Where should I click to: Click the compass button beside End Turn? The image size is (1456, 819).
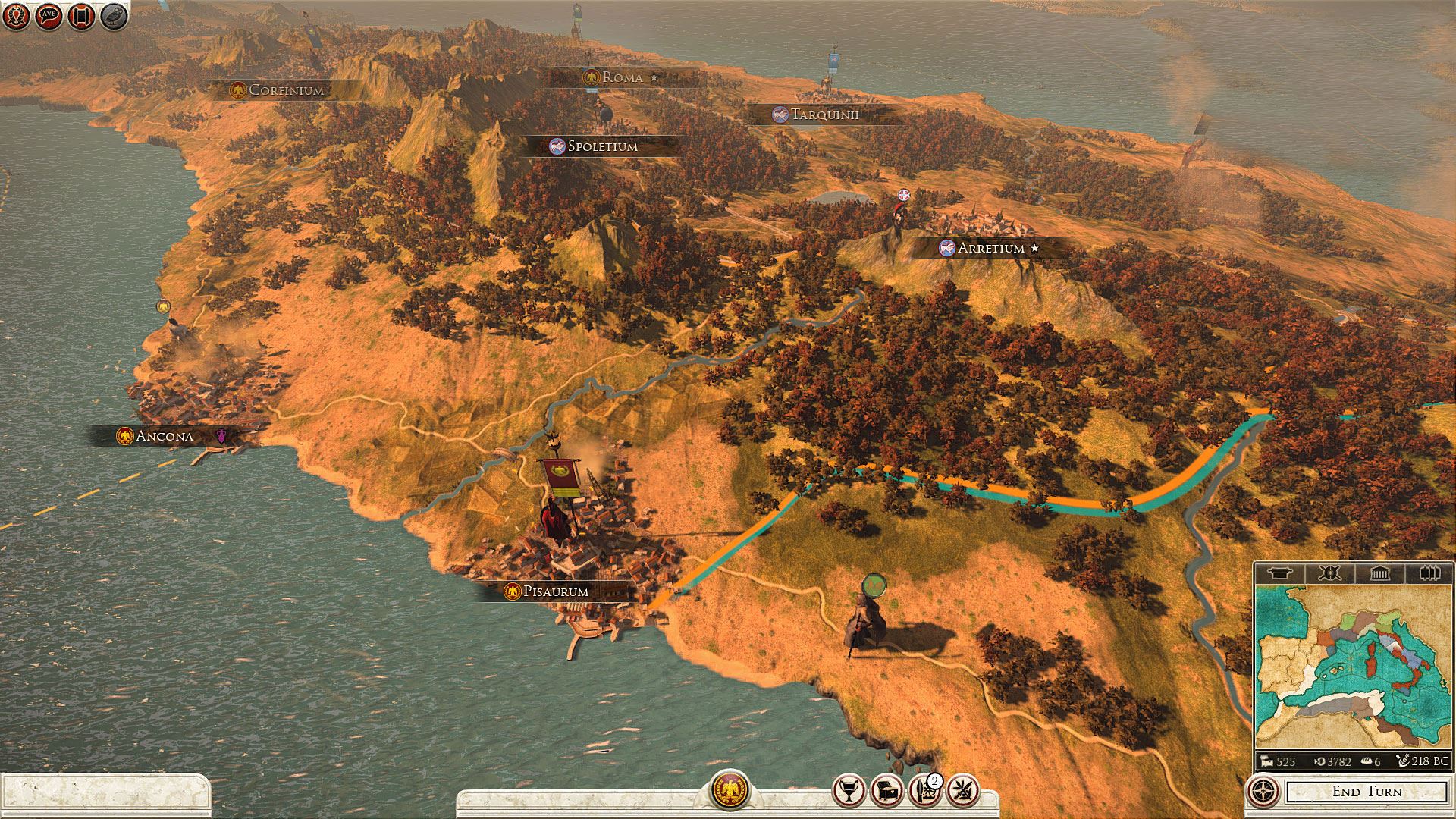[1263, 792]
